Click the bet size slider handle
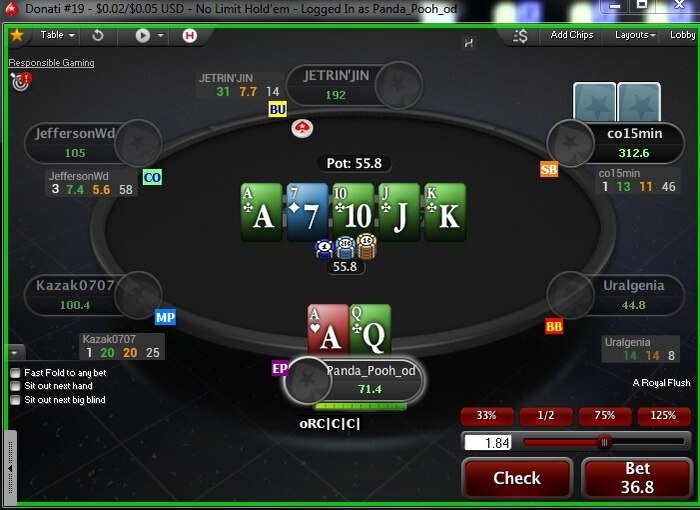Screen dimensions: 700x510 (x=604, y=442)
